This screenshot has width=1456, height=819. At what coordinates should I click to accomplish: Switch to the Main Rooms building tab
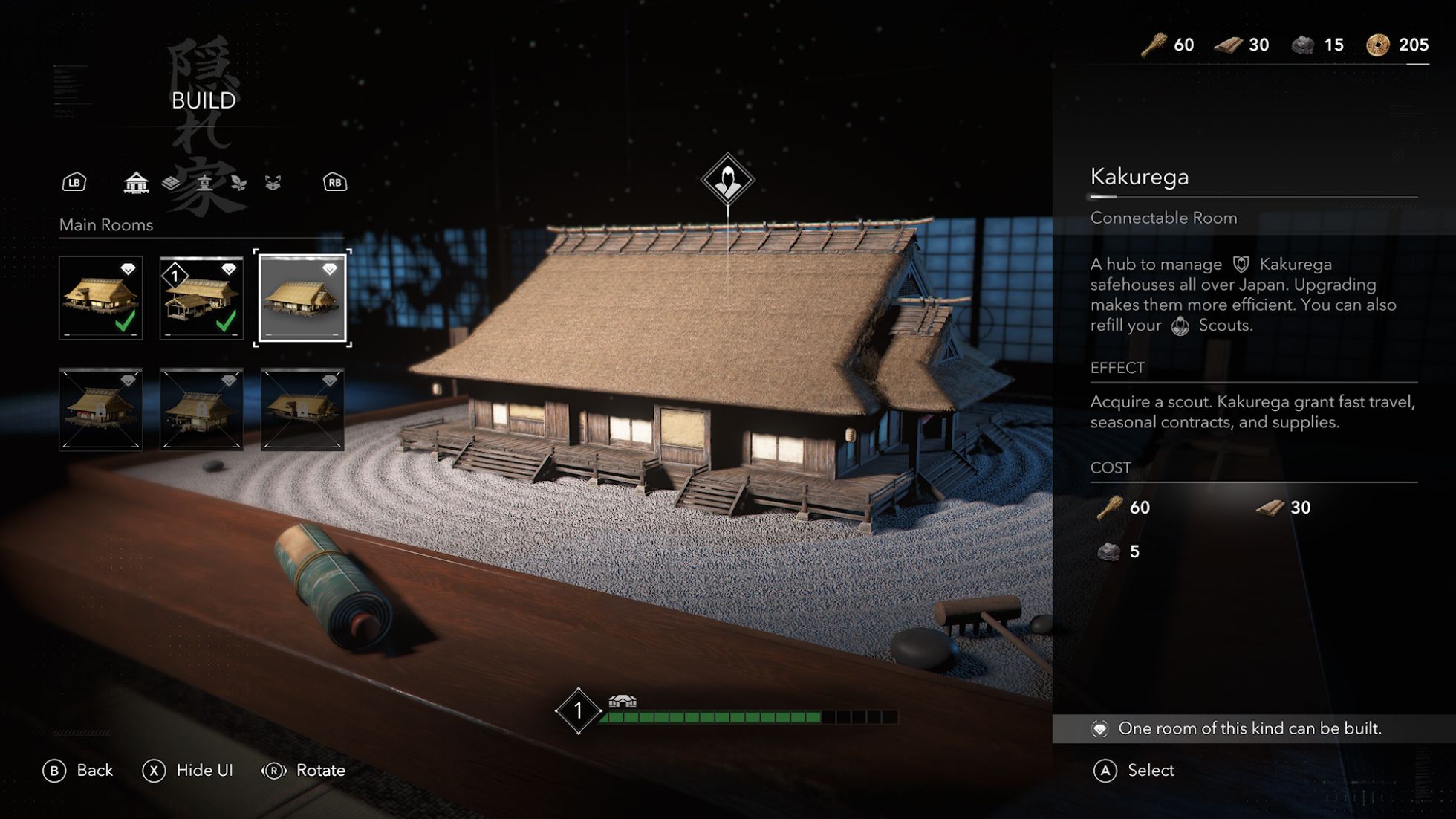[136, 182]
